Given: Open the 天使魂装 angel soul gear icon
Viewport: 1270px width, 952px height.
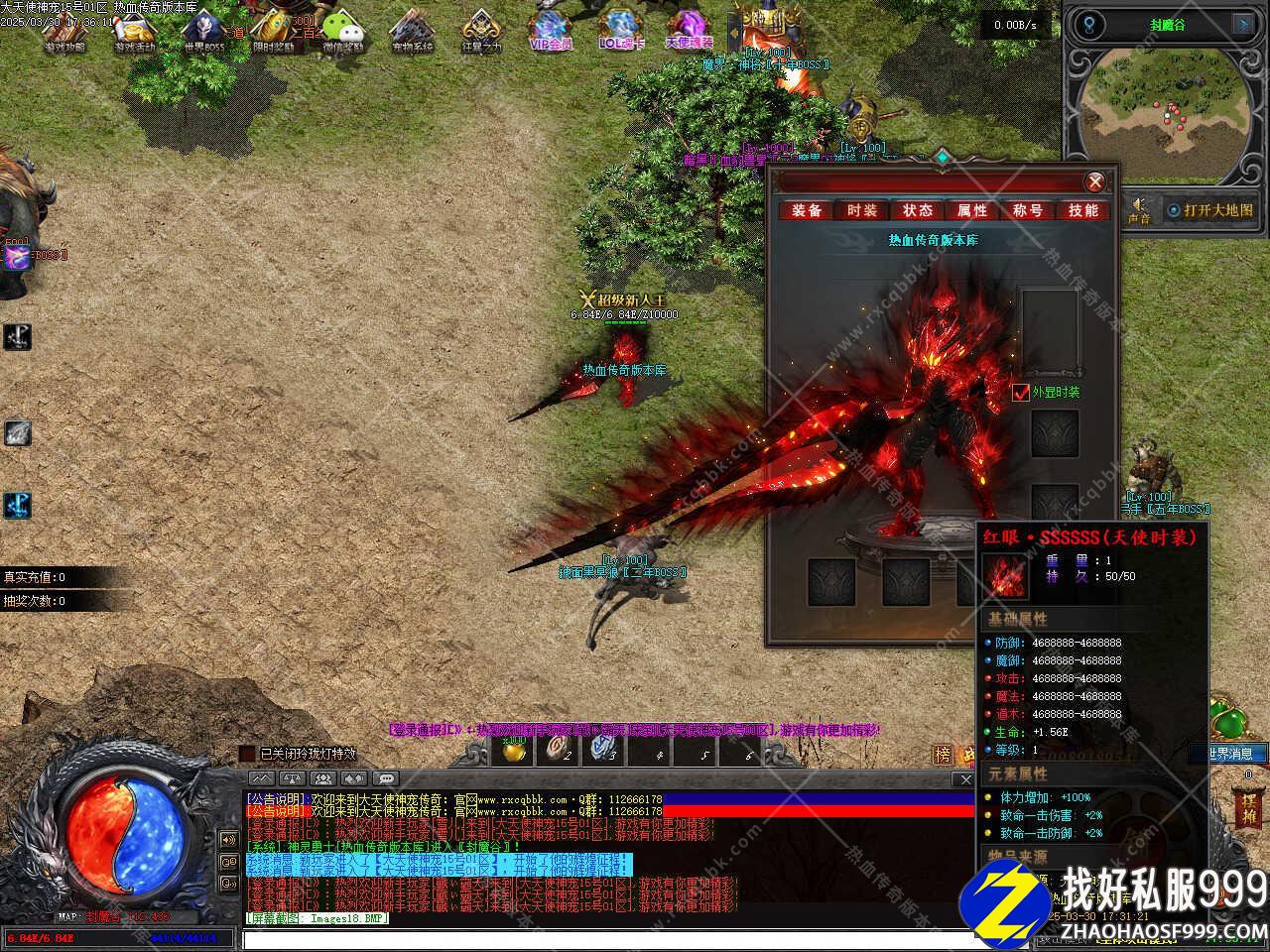Looking at the screenshot, I should (689, 30).
